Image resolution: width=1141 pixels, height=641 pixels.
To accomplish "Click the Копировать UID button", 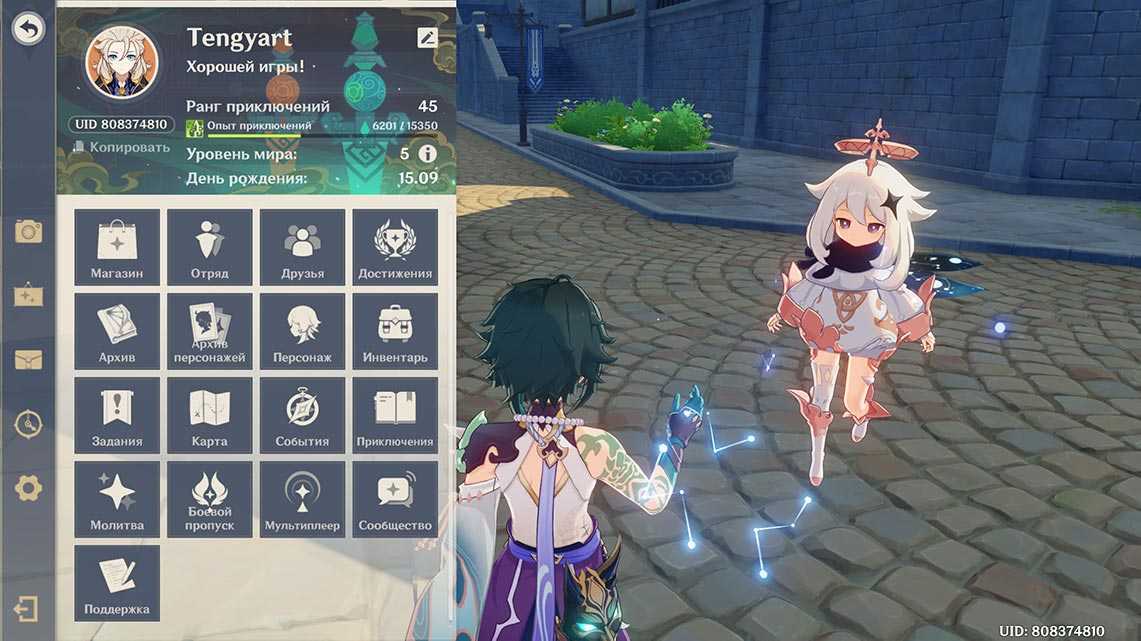I will pyautogui.click(x=121, y=148).
